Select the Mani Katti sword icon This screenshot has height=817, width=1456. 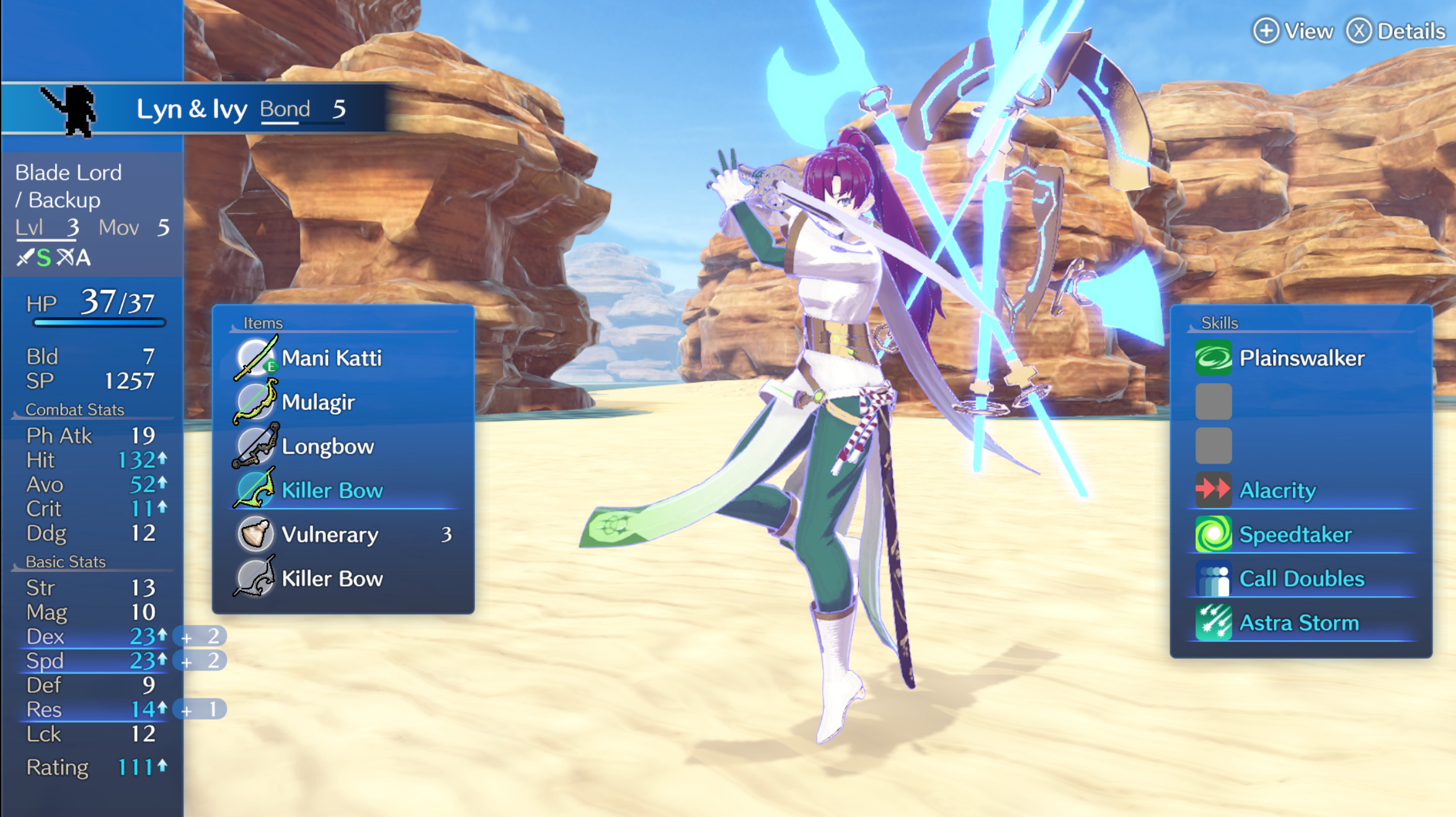(255, 356)
